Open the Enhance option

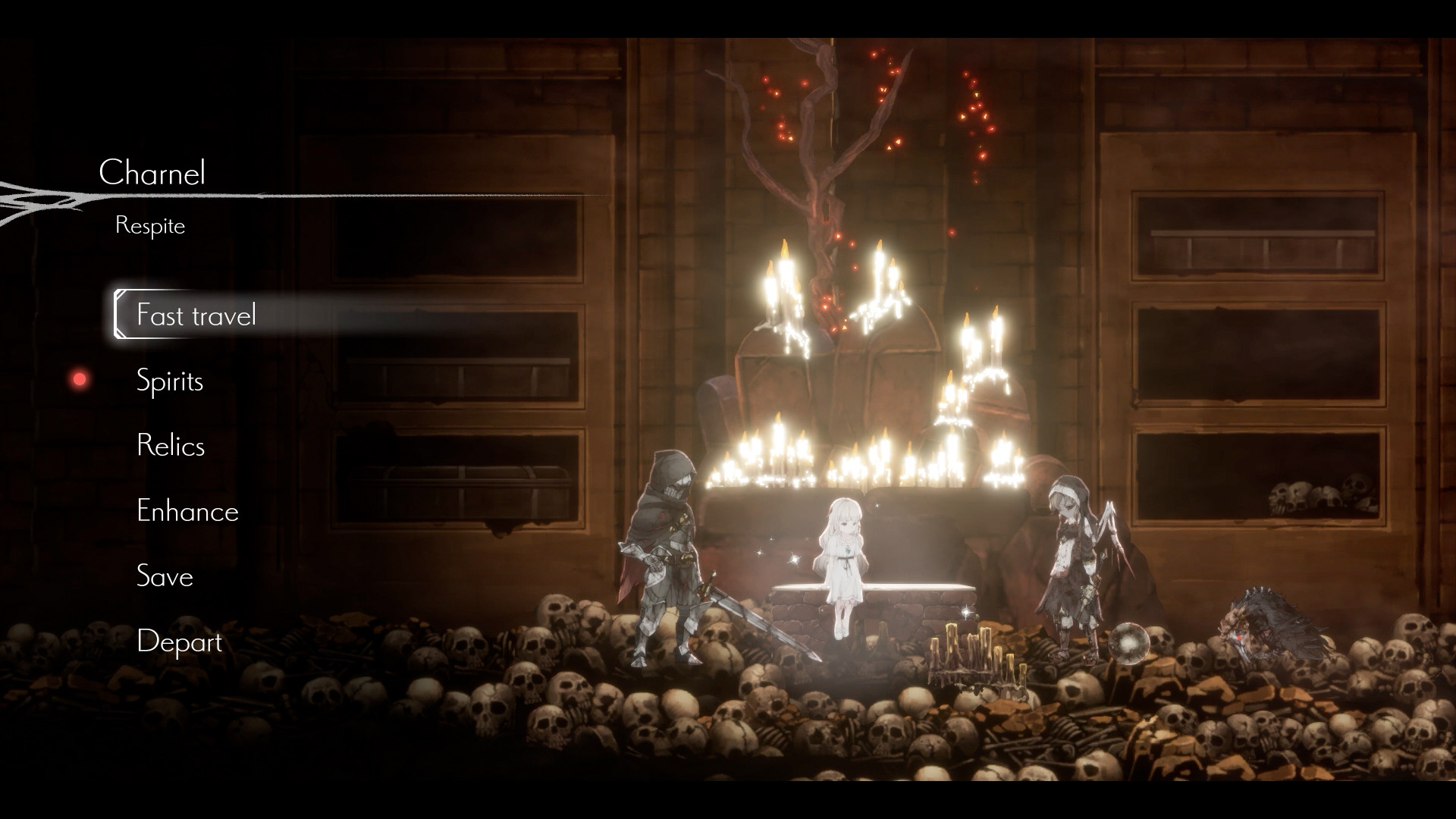[x=187, y=512]
